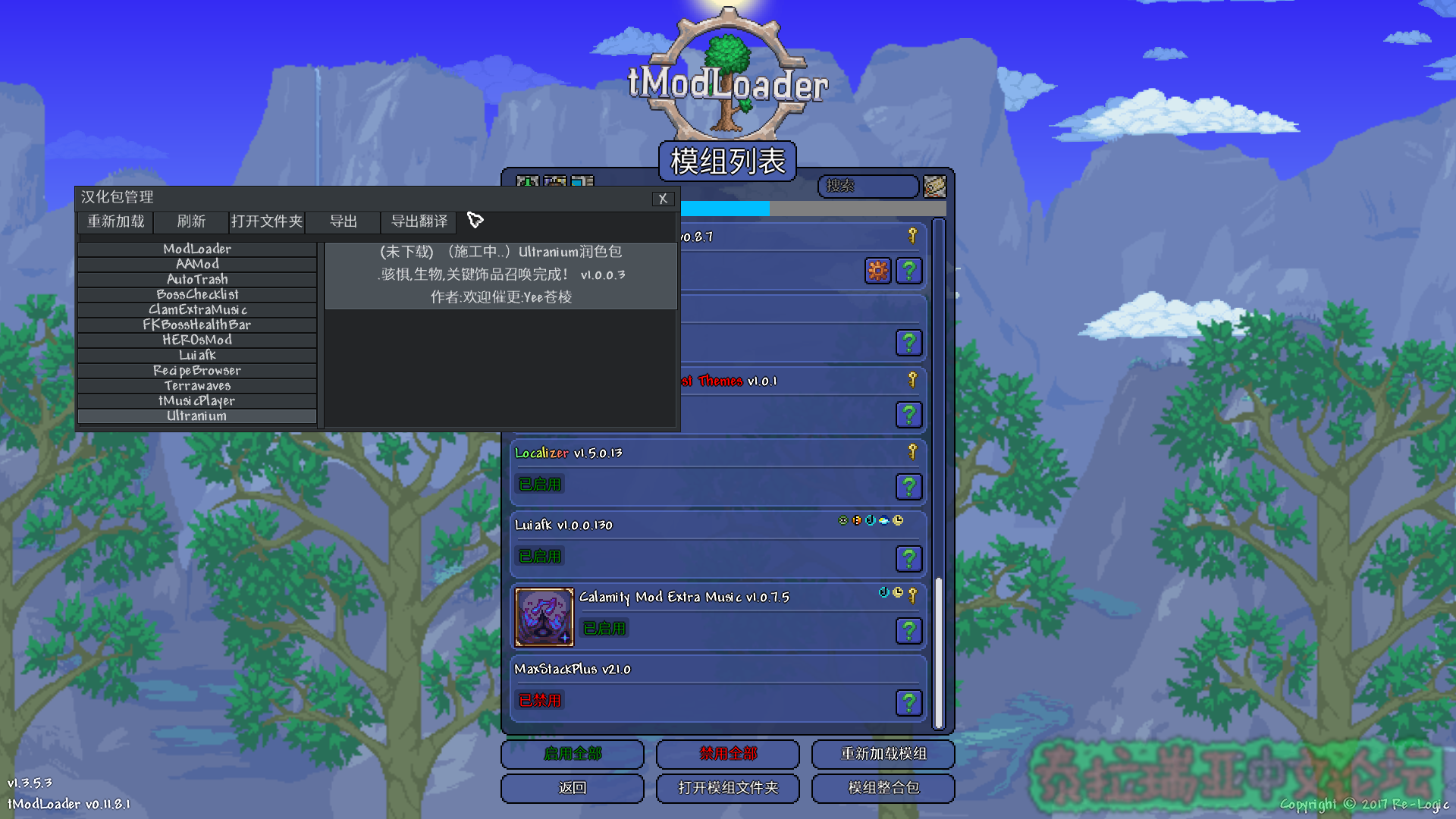The width and height of the screenshot is (1456, 819).
Task: Pick RecipeBrowser from the list
Action: pos(197,371)
